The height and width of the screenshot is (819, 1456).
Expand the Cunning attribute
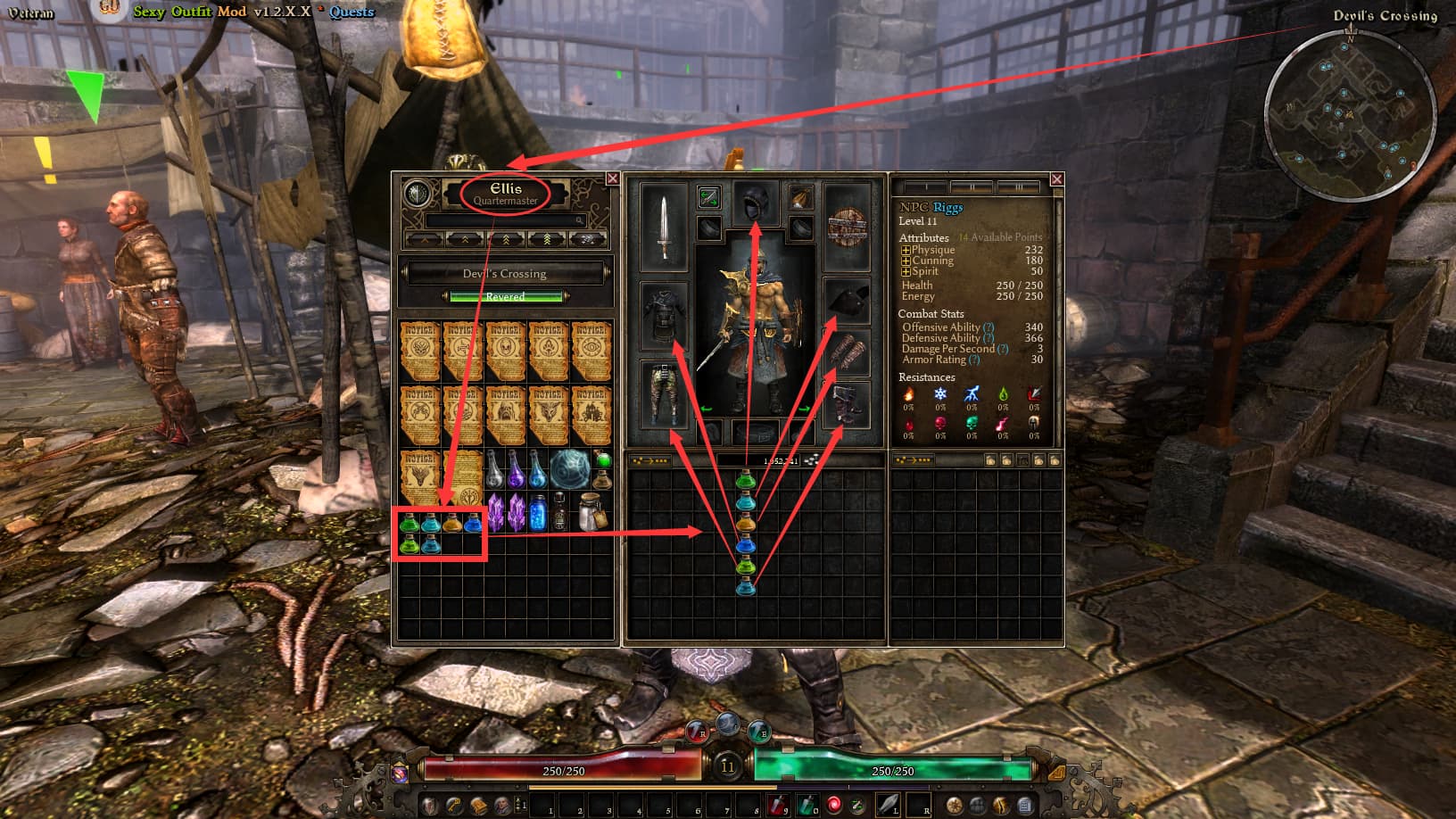click(x=906, y=261)
